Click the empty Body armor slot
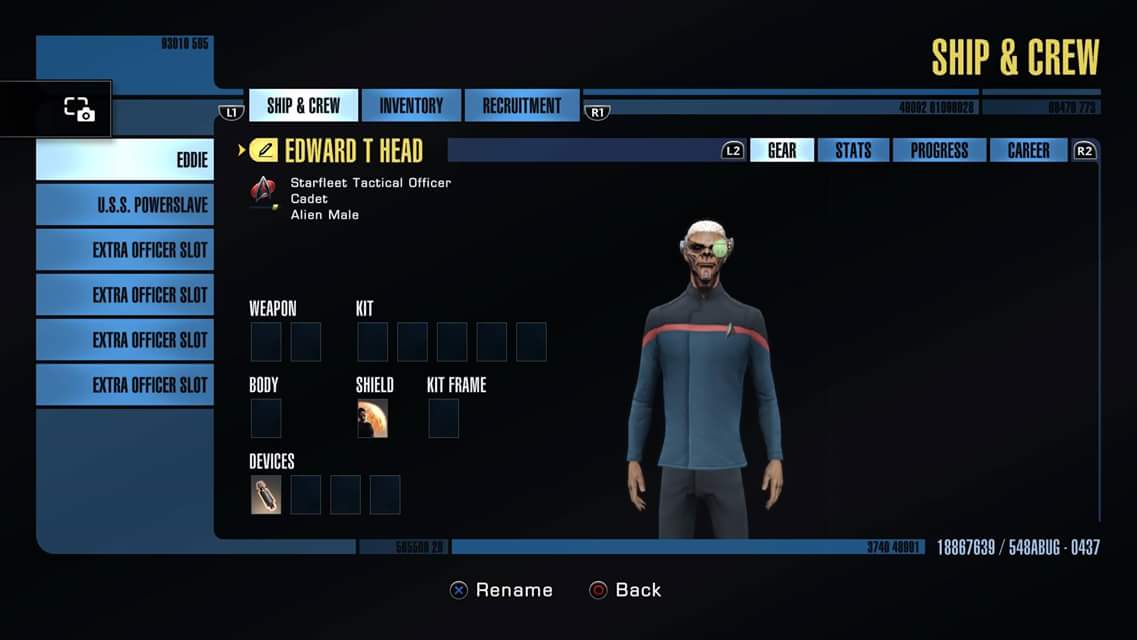 [x=266, y=418]
